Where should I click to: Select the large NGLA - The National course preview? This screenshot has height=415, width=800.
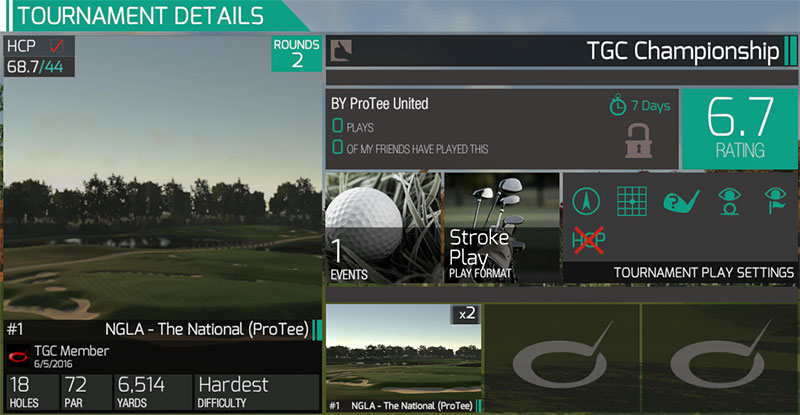coord(160,200)
